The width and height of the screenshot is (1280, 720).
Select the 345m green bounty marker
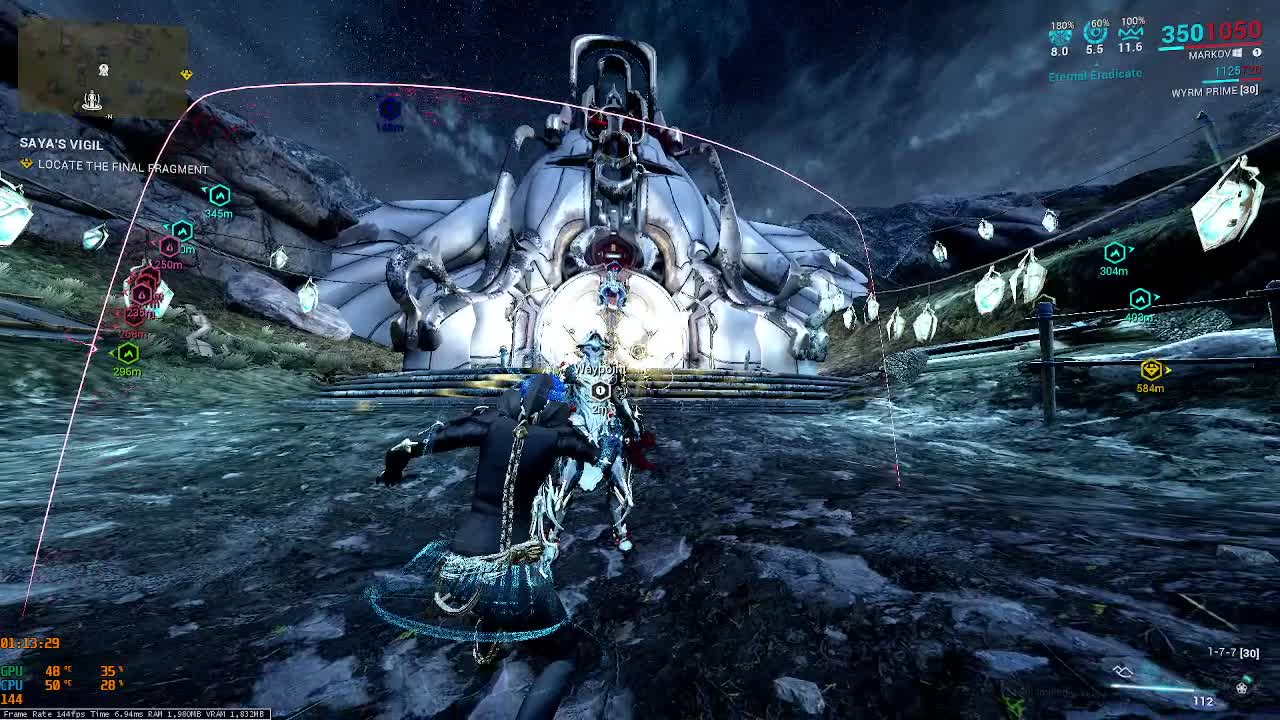click(219, 196)
